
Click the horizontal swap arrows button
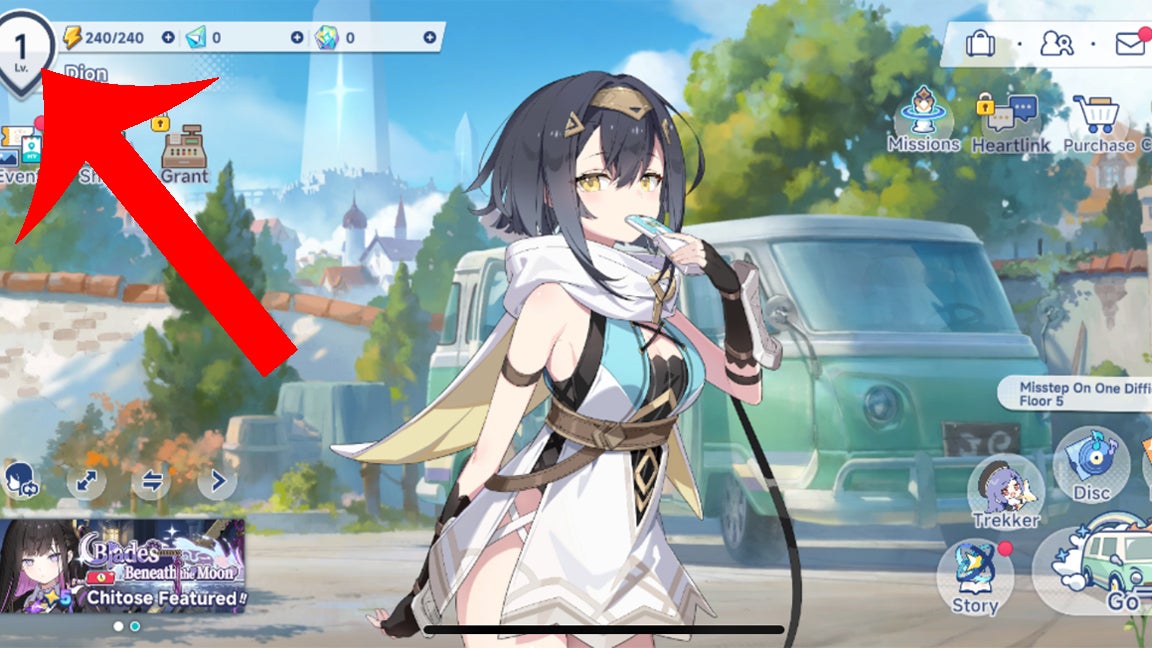point(152,482)
